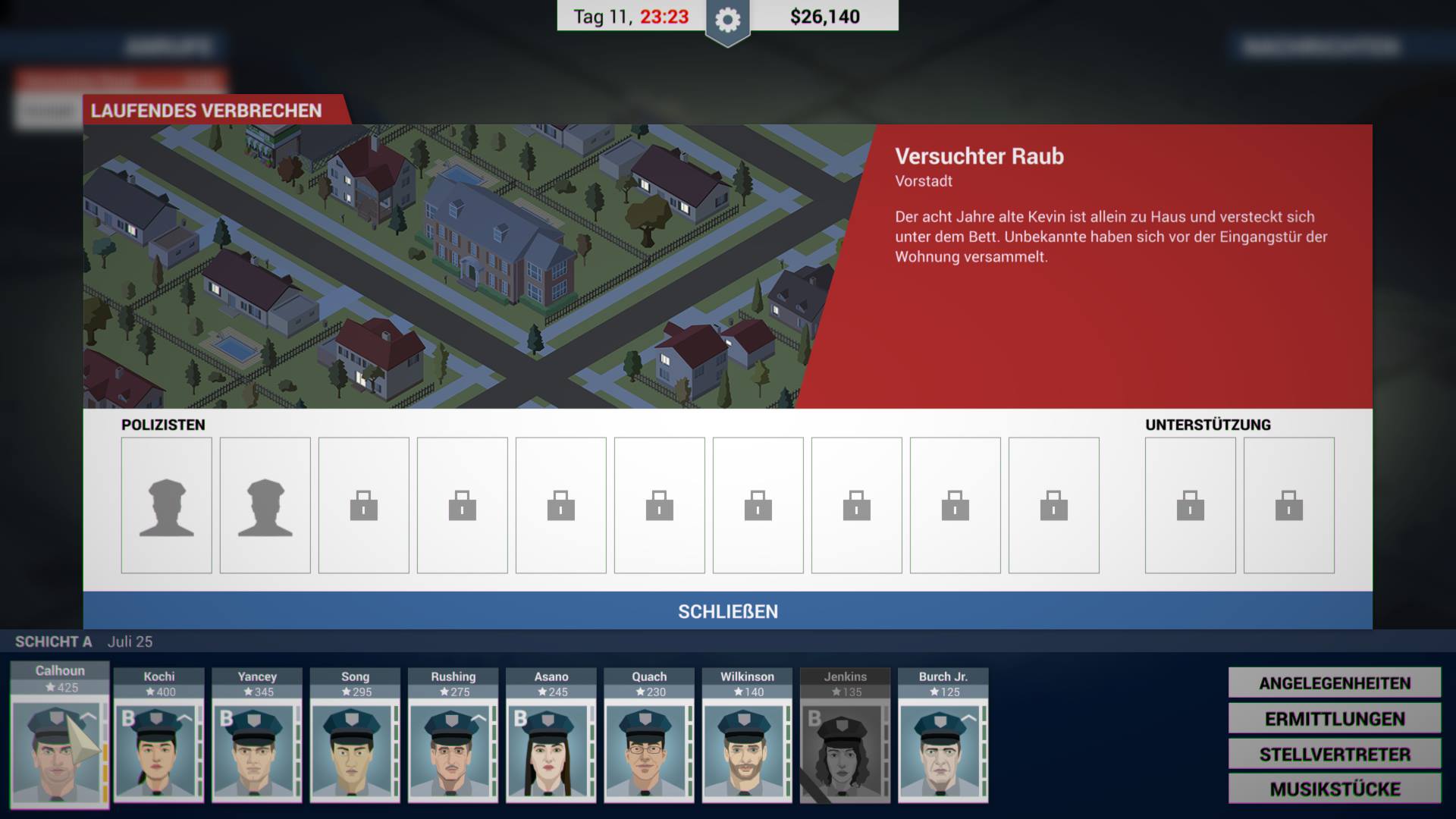Click the greyed-out Jenkins card

coord(845,751)
